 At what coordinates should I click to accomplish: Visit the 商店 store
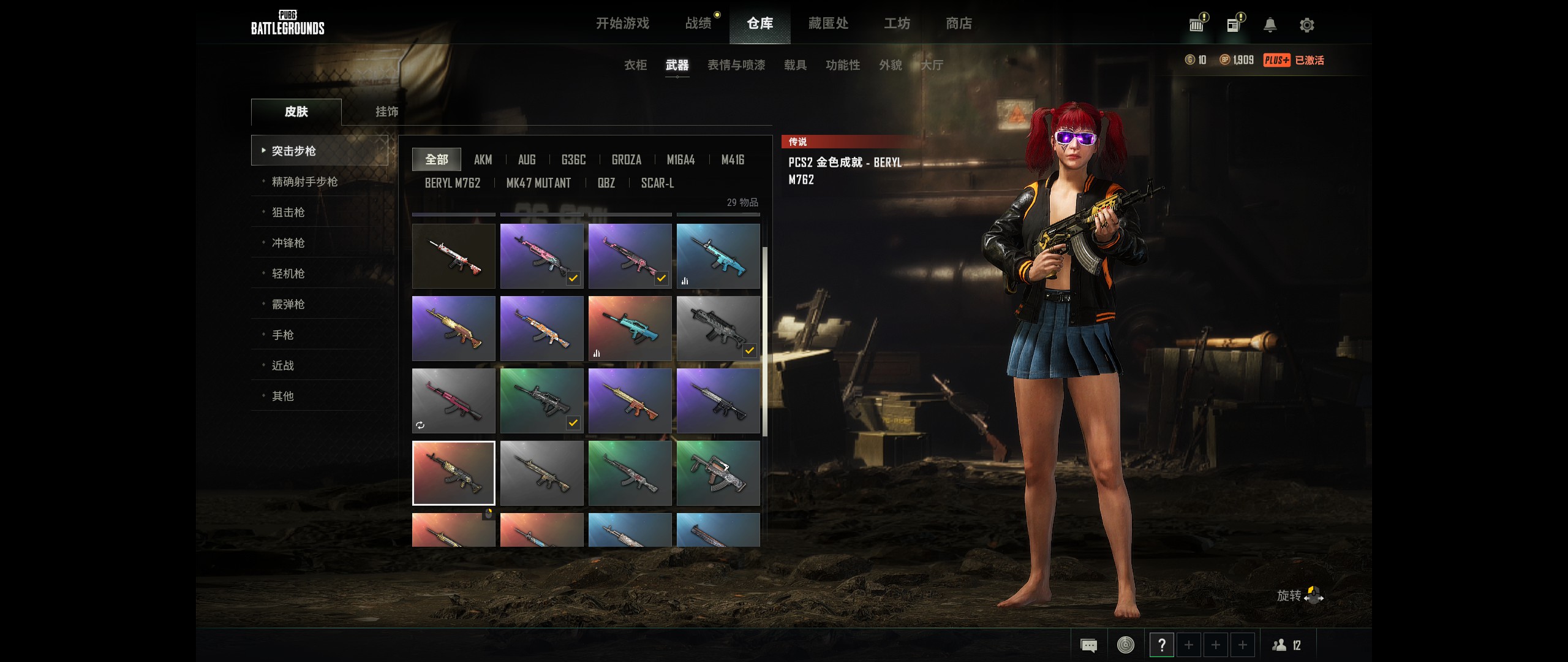coord(959,23)
